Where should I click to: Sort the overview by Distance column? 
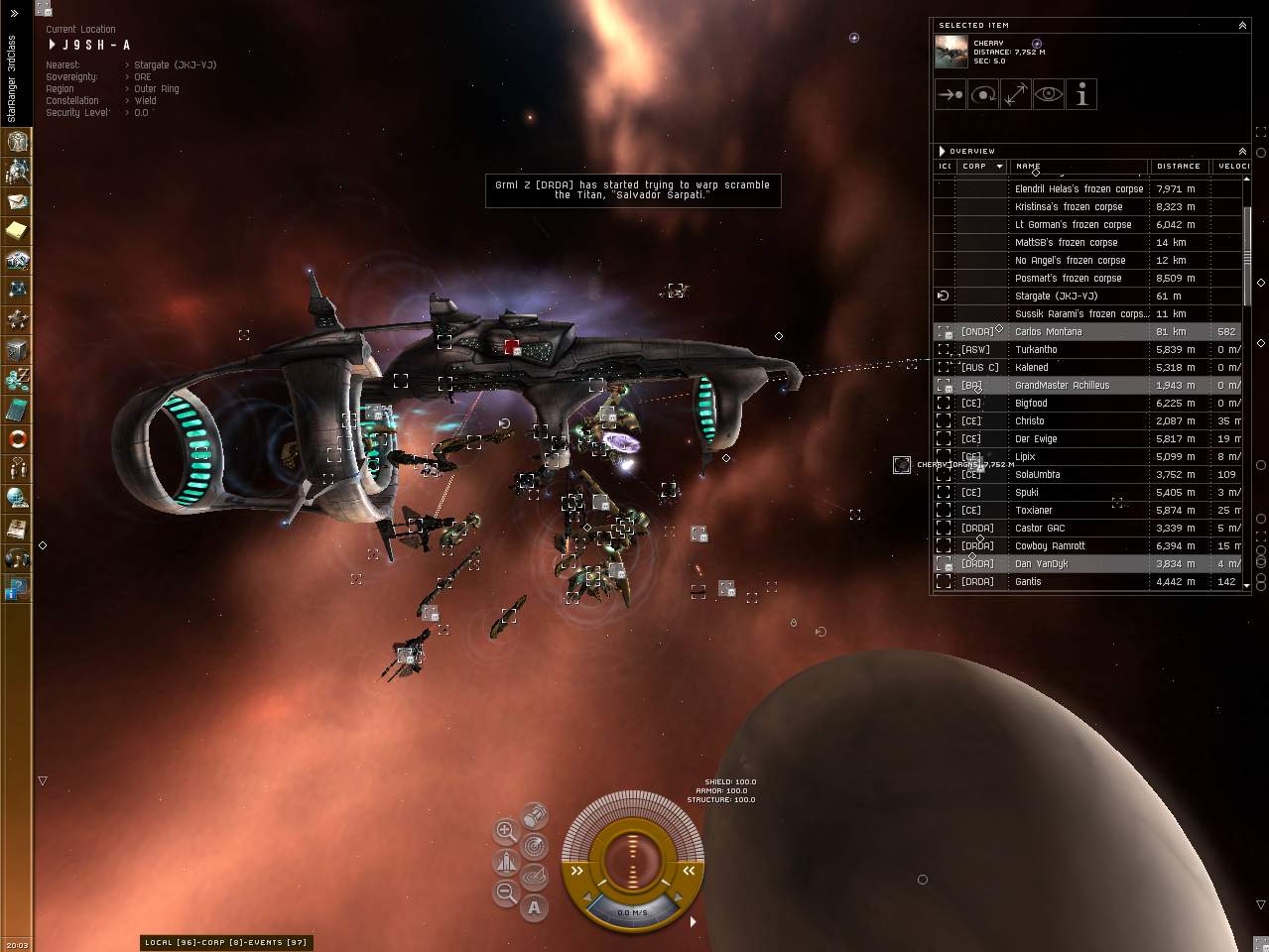[x=1179, y=167]
